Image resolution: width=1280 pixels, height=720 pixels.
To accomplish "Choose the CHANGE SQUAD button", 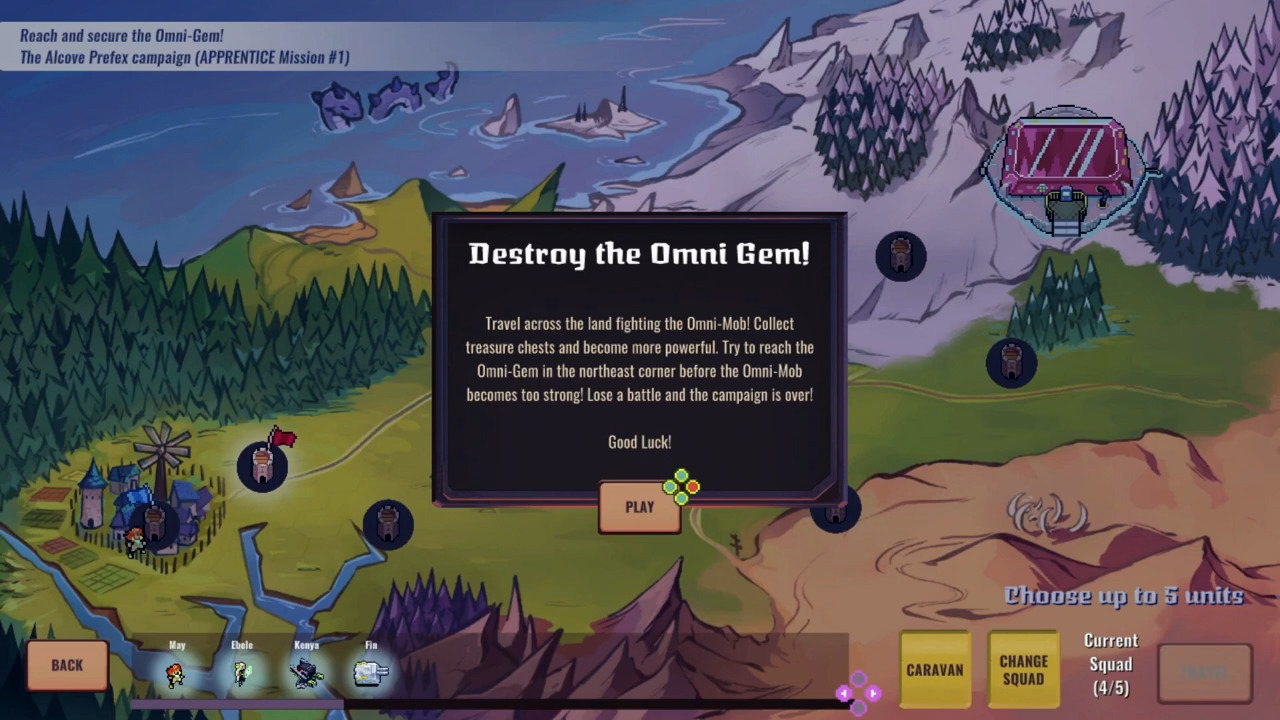I will tap(1023, 669).
